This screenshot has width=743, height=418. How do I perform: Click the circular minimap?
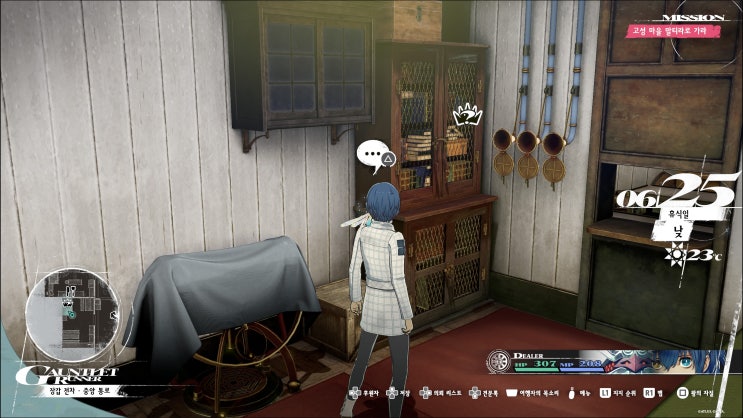pyautogui.click(x=73, y=306)
